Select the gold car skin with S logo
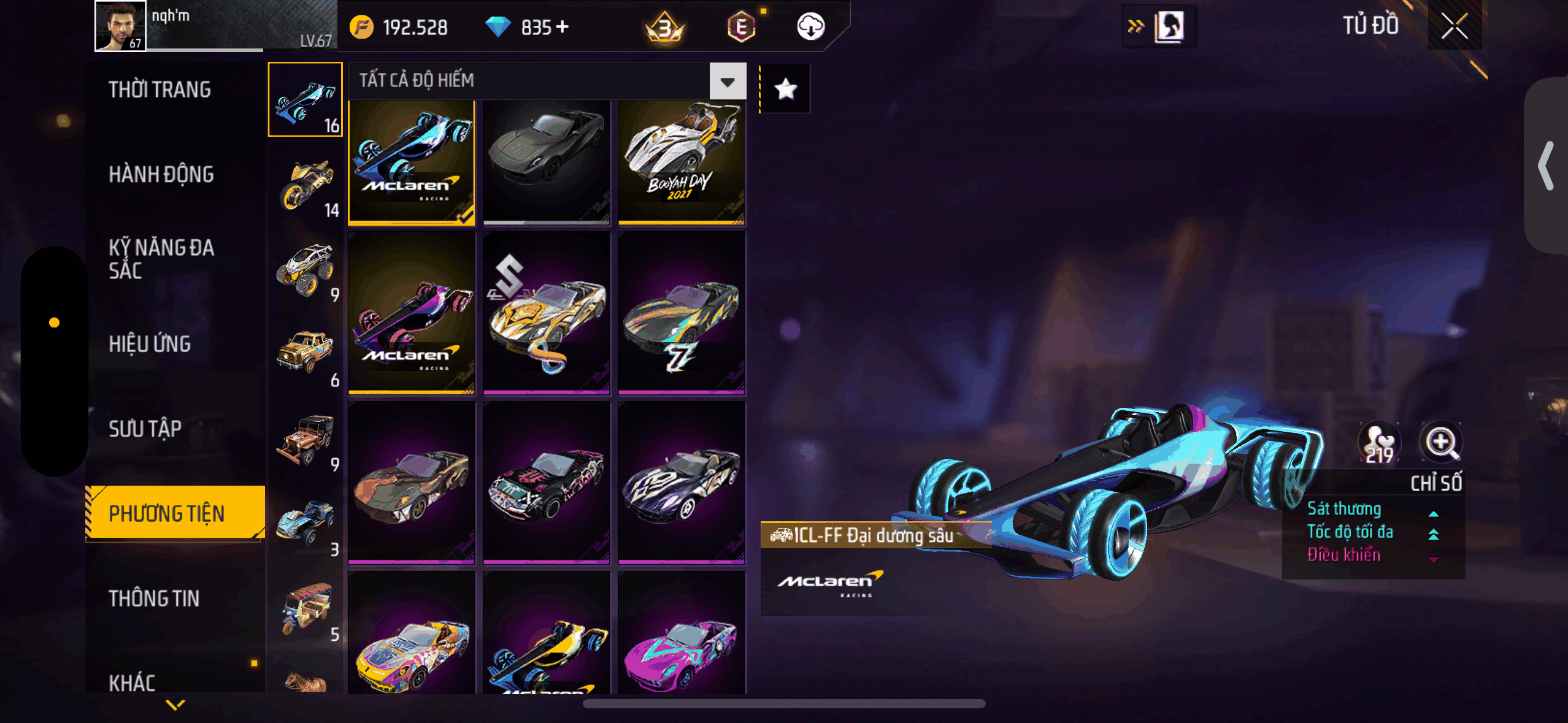The height and width of the screenshot is (723, 1568). (x=546, y=314)
